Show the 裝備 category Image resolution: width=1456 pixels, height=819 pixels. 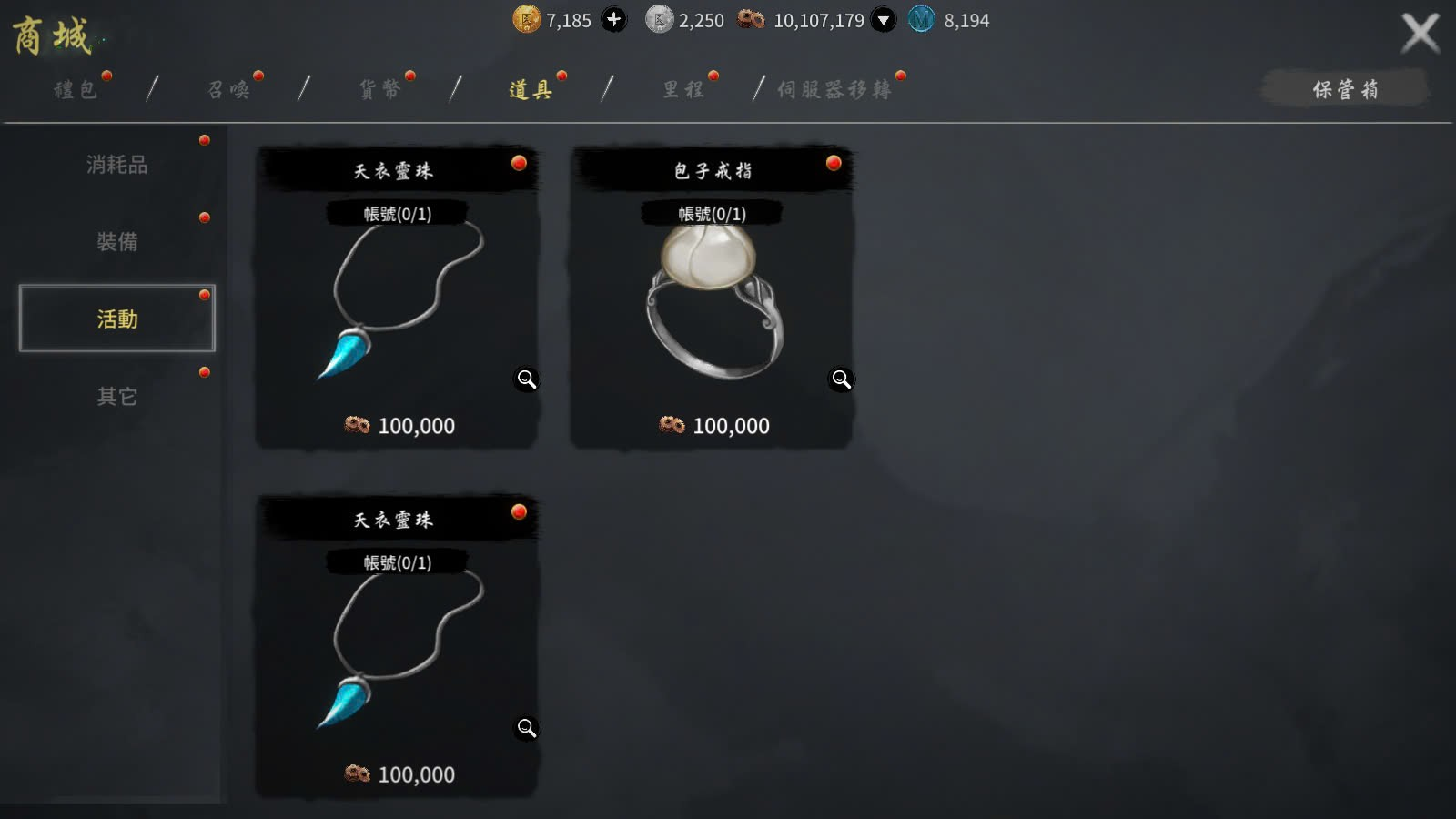click(x=117, y=242)
